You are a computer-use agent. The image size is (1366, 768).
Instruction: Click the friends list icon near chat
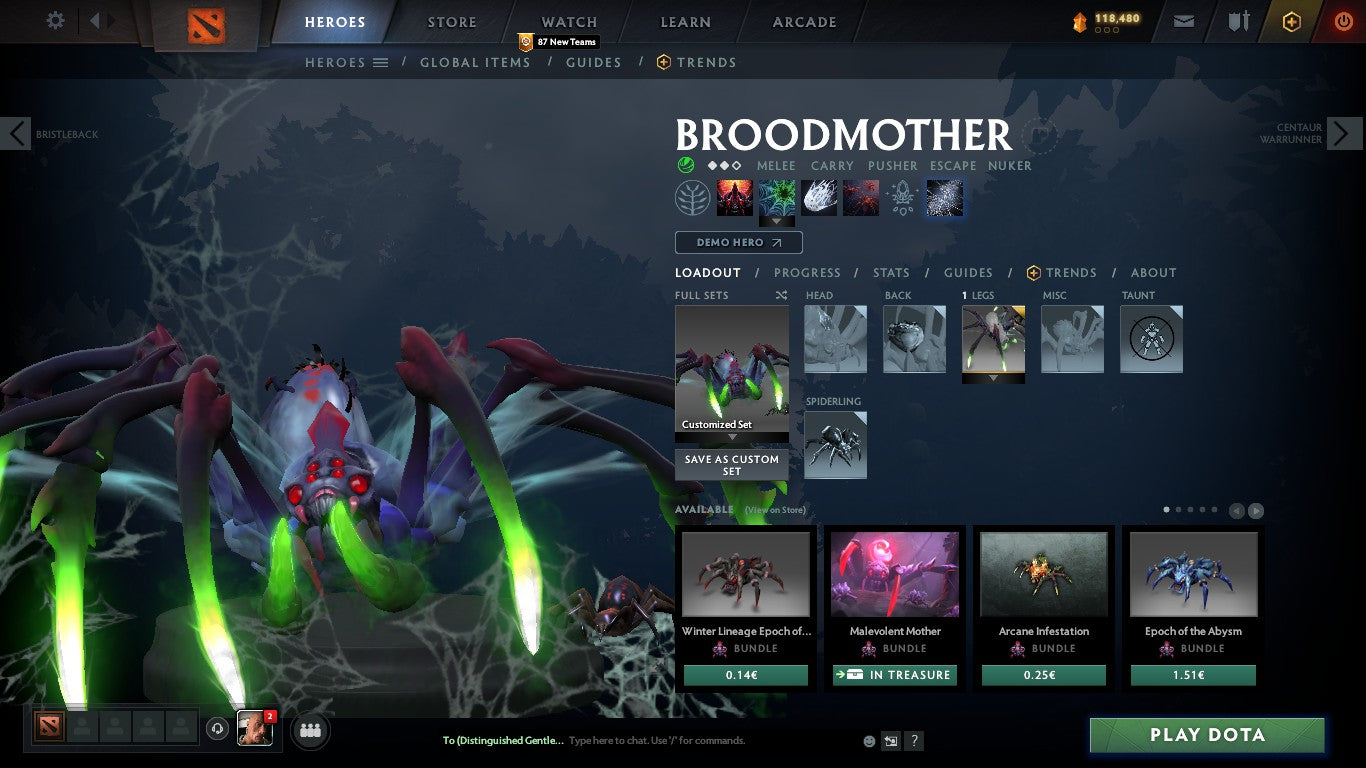click(310, 730)
